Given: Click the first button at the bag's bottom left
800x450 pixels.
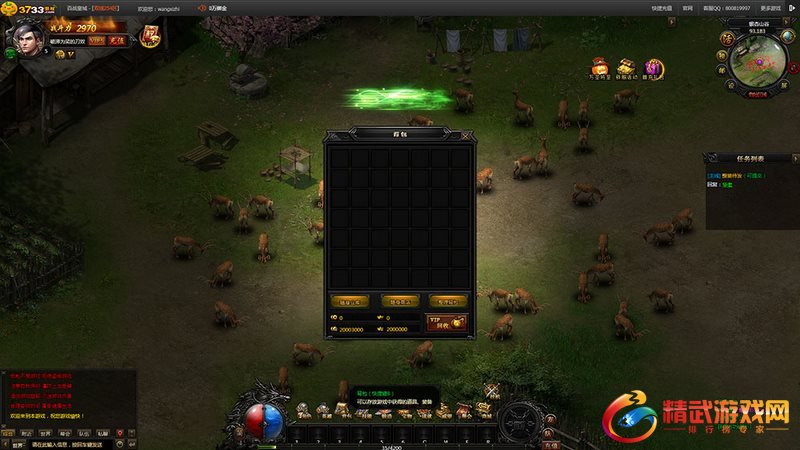Looking at the screenshot, I should click(349, 300).
